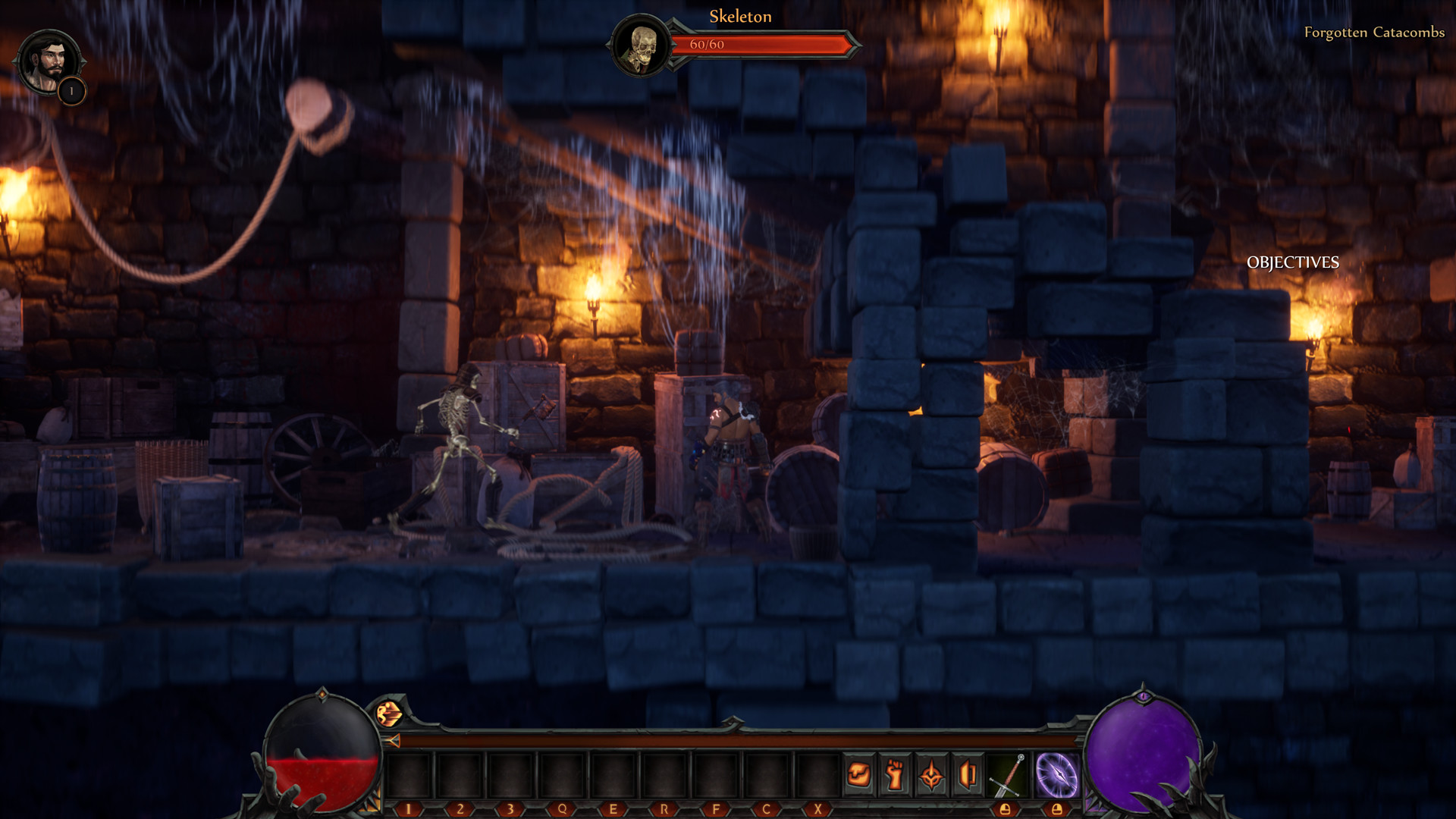Image resolution: width=1456 pixels, height=819 pixels.
Task: Open the Objectives tracker
Action: click(x=1292, y=262)
